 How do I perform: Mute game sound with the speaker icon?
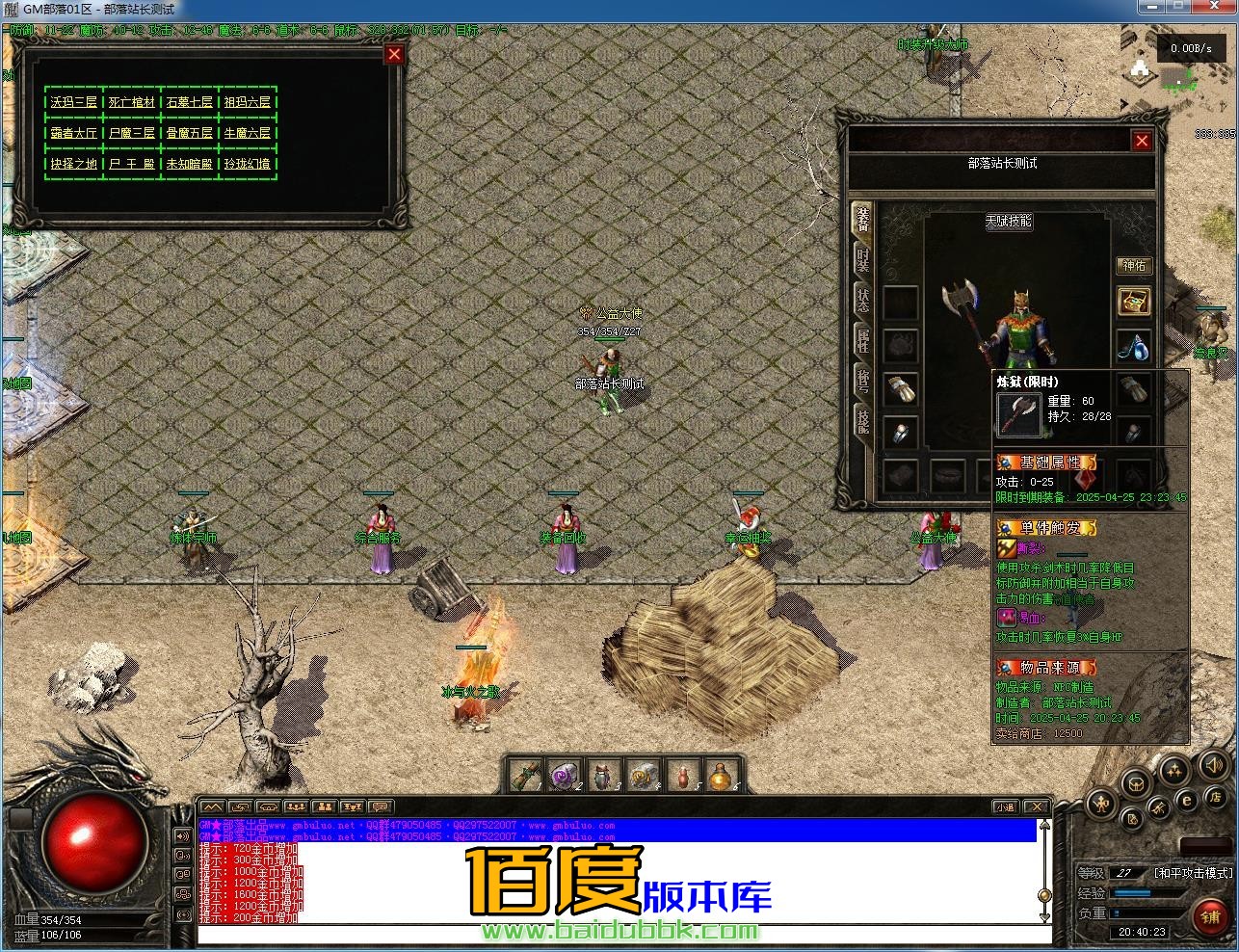pos(1213,767)
